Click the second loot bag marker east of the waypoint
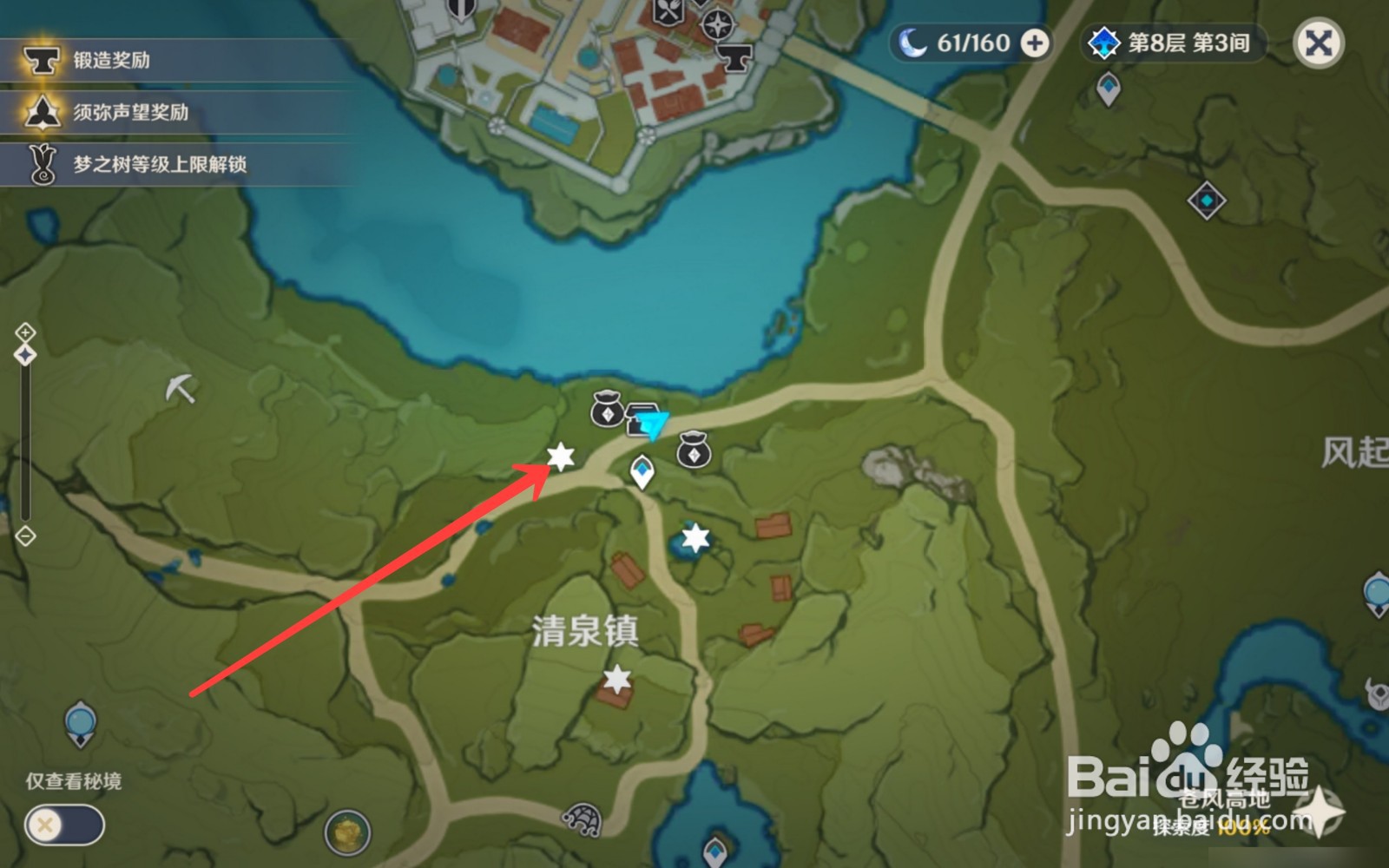Viewport: 1389px width, 868px height. pyautogui.click(x=694, y=451)
